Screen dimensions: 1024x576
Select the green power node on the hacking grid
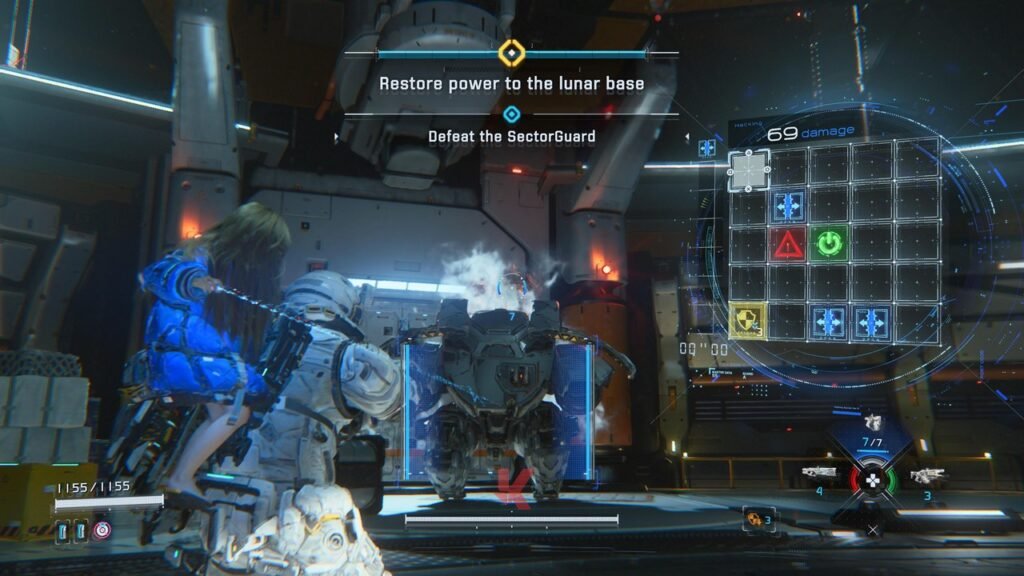(829, 244)
